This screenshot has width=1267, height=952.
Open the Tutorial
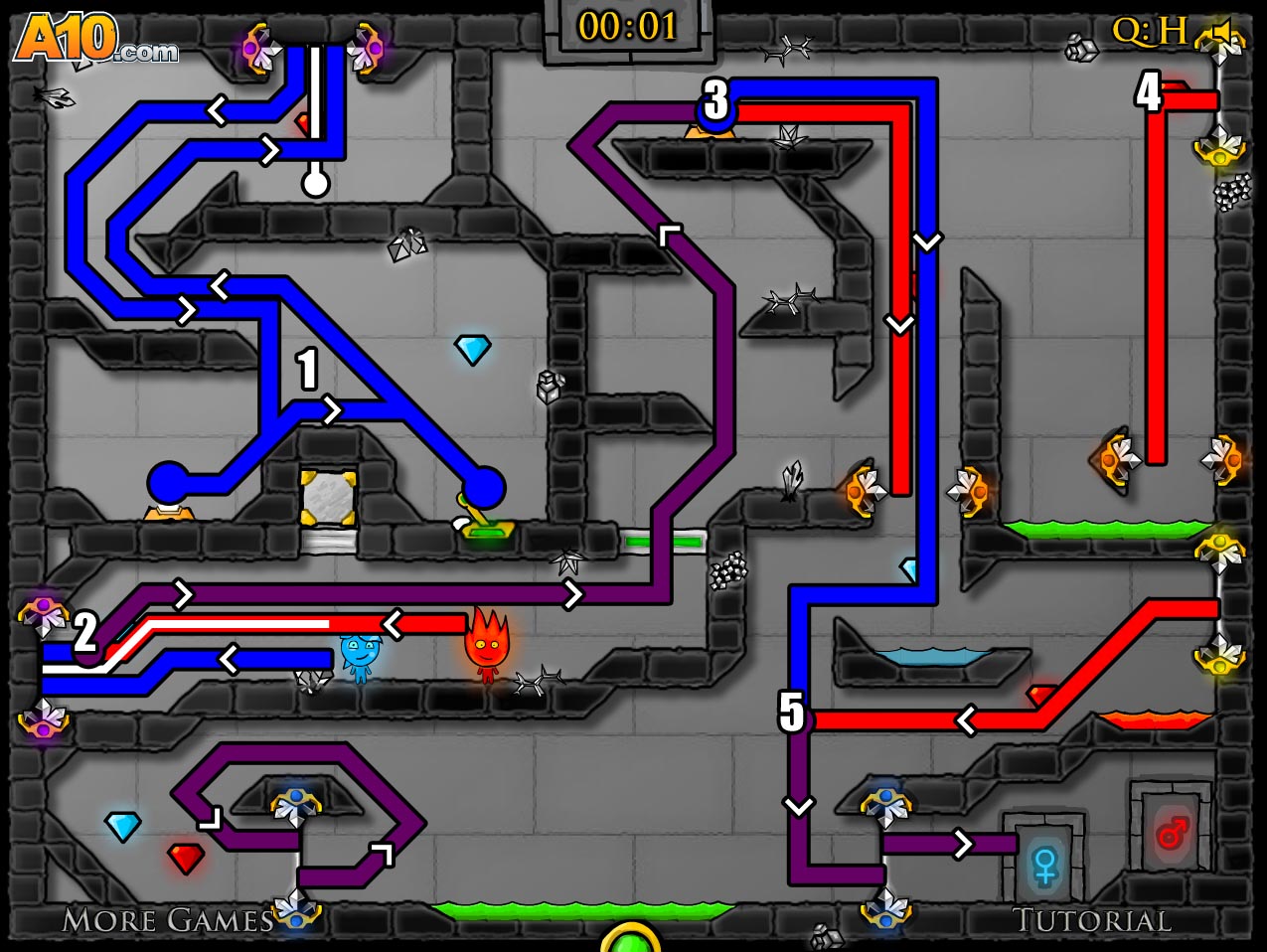1091,921
